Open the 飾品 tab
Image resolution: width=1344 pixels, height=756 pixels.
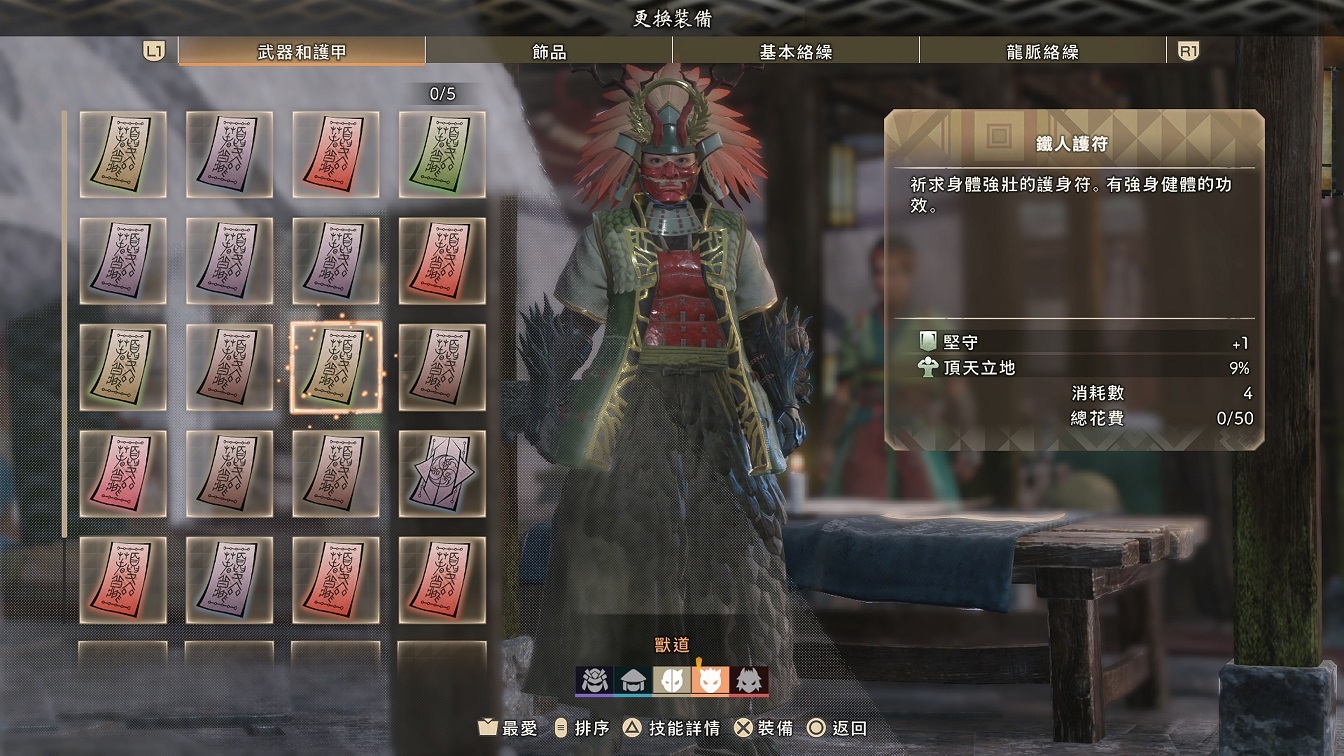click(549, 52)
